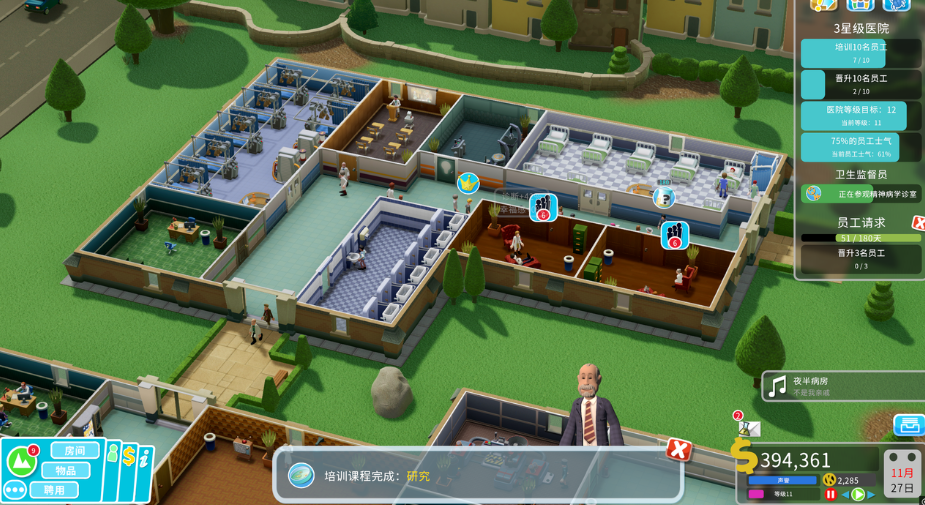925x505 pixels.
Task: Open the 物品 (Items) menu
Action: pos(66,471)
